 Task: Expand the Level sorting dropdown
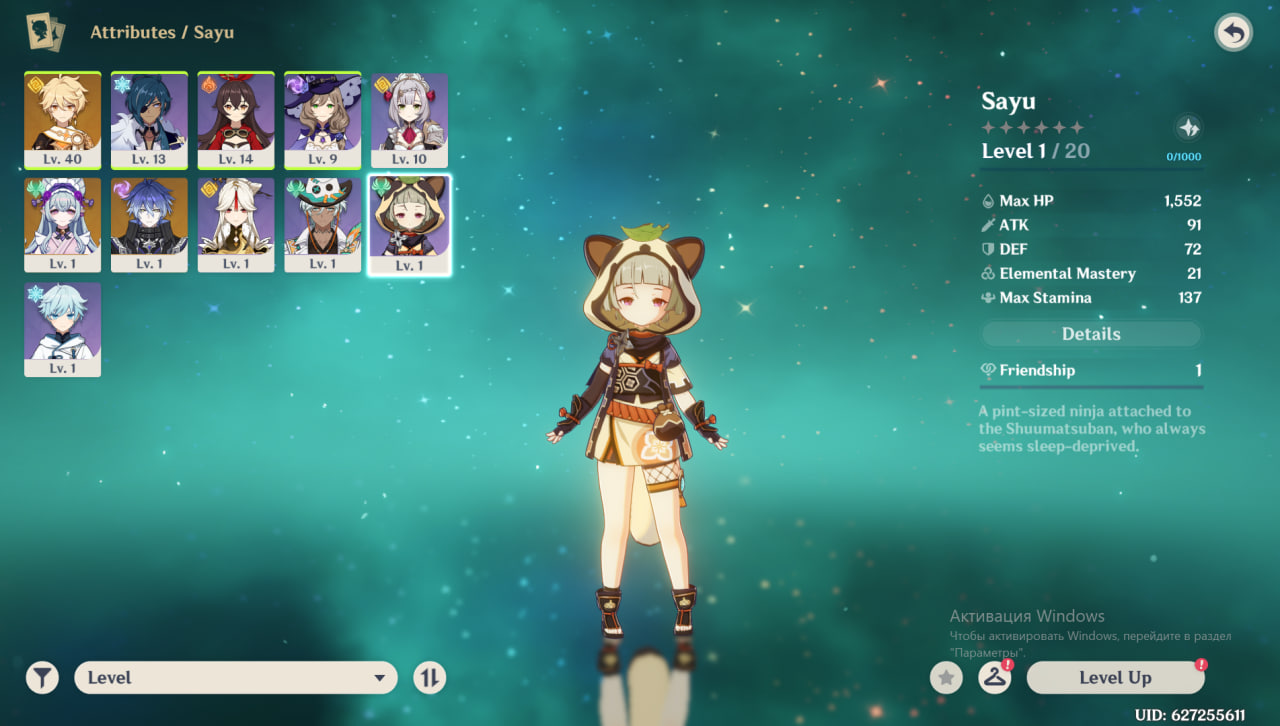236,678
